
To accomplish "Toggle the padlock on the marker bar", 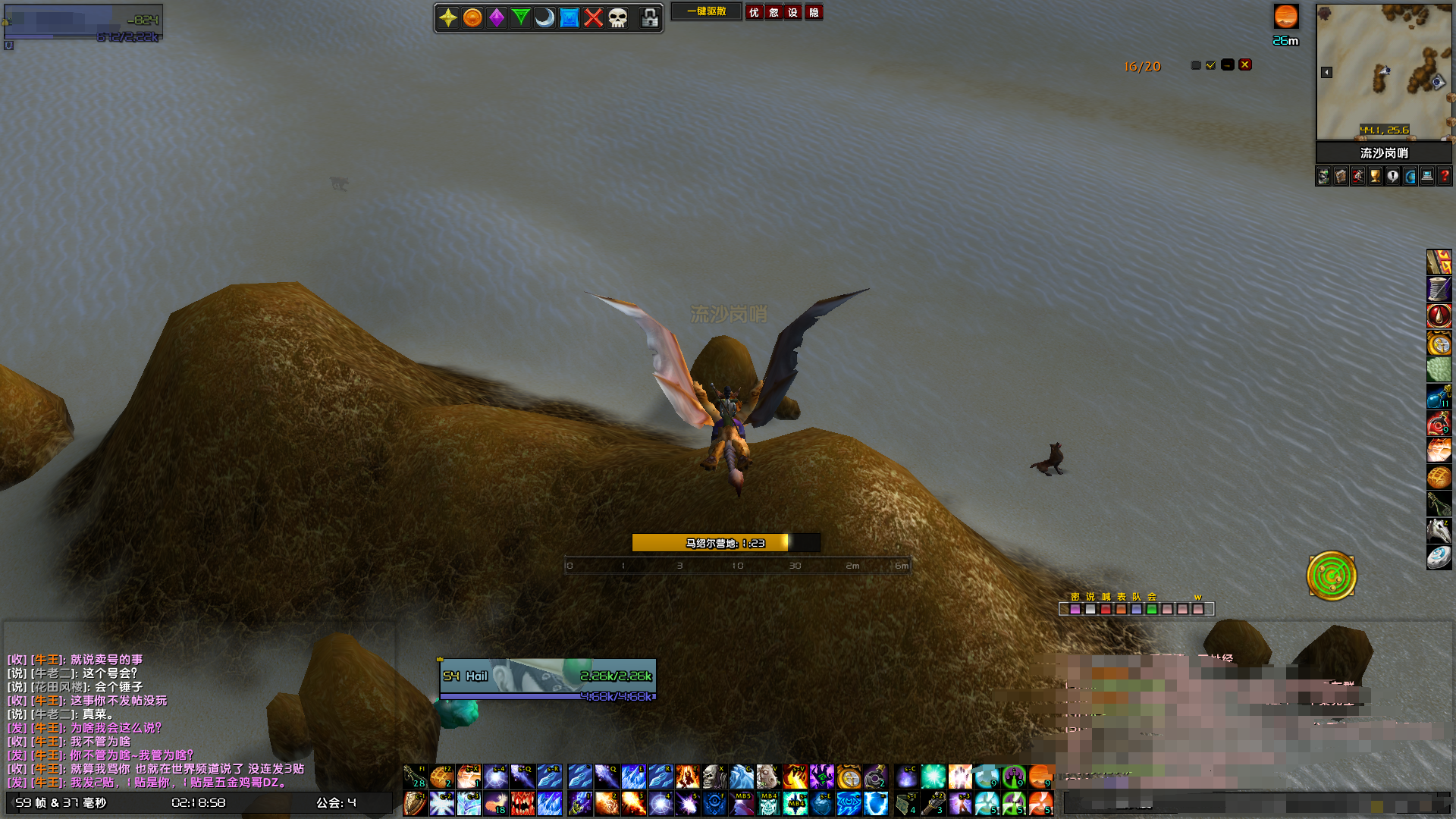I will (650, 17).
